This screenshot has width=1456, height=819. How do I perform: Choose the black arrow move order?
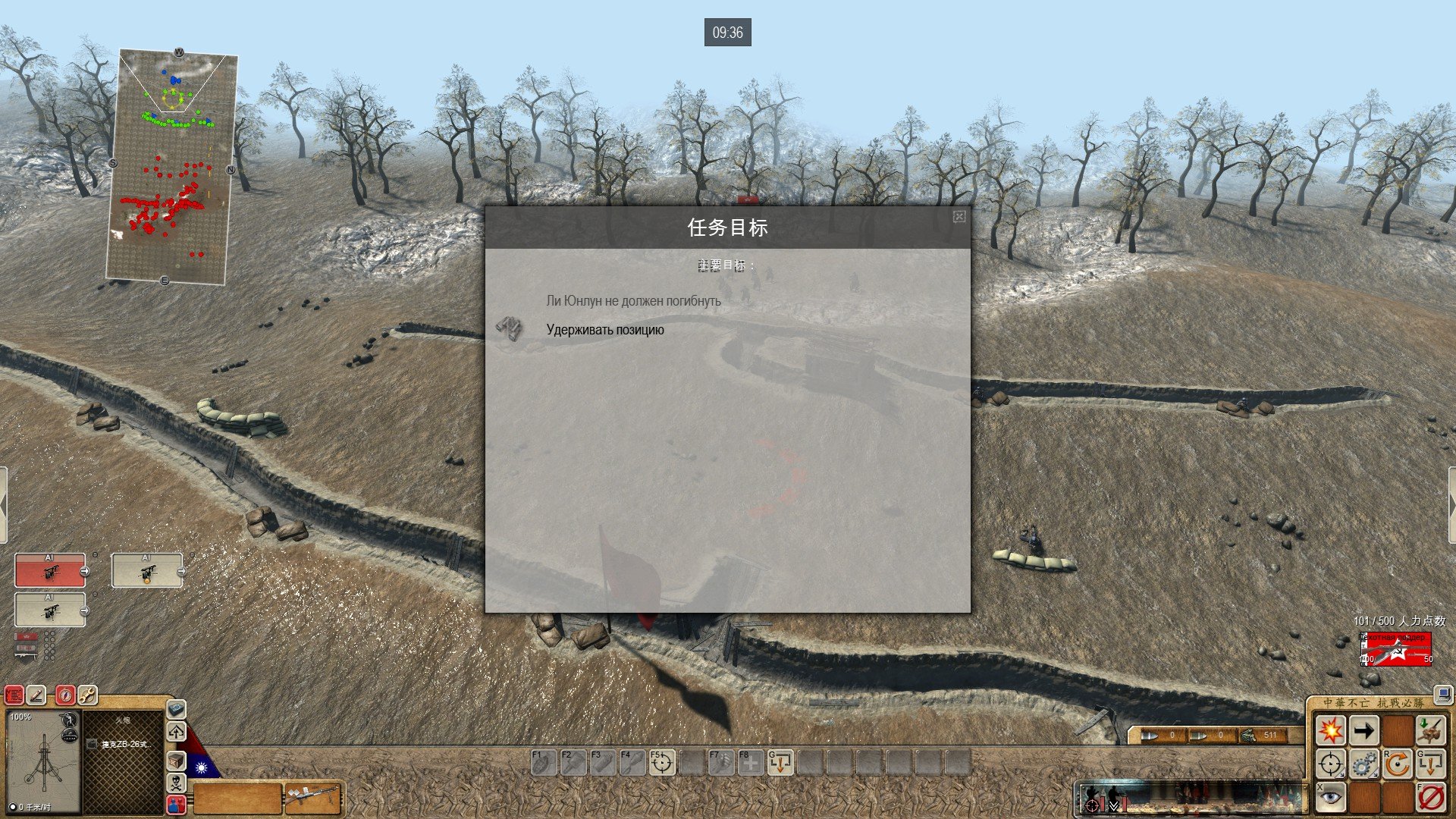(1363, 731)
